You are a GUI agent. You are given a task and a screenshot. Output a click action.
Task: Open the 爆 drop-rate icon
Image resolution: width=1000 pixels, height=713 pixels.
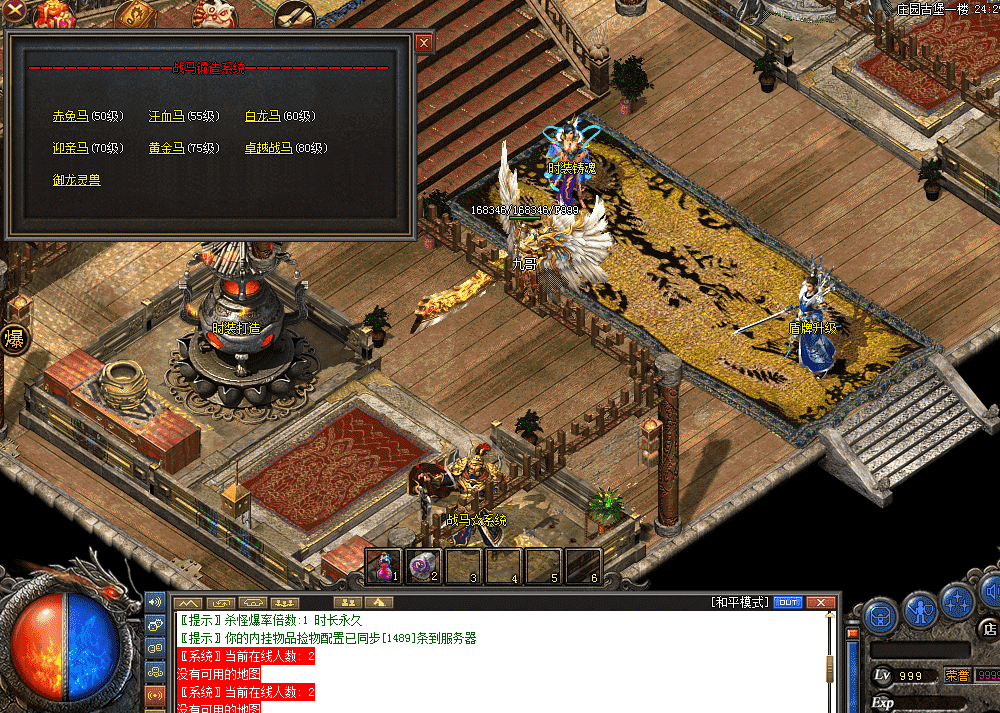[14, 339]
